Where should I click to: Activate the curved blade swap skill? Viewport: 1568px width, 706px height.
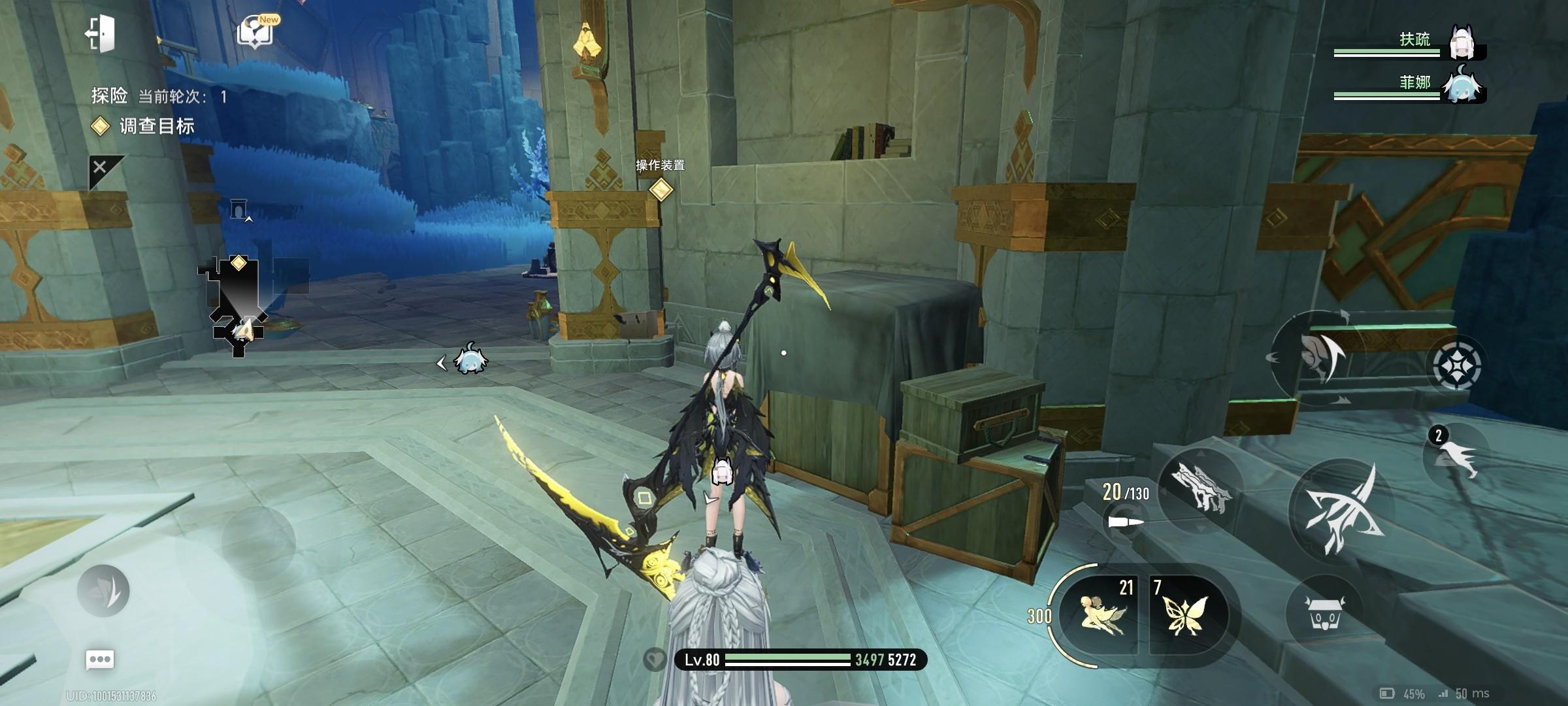coord(1315,356)
